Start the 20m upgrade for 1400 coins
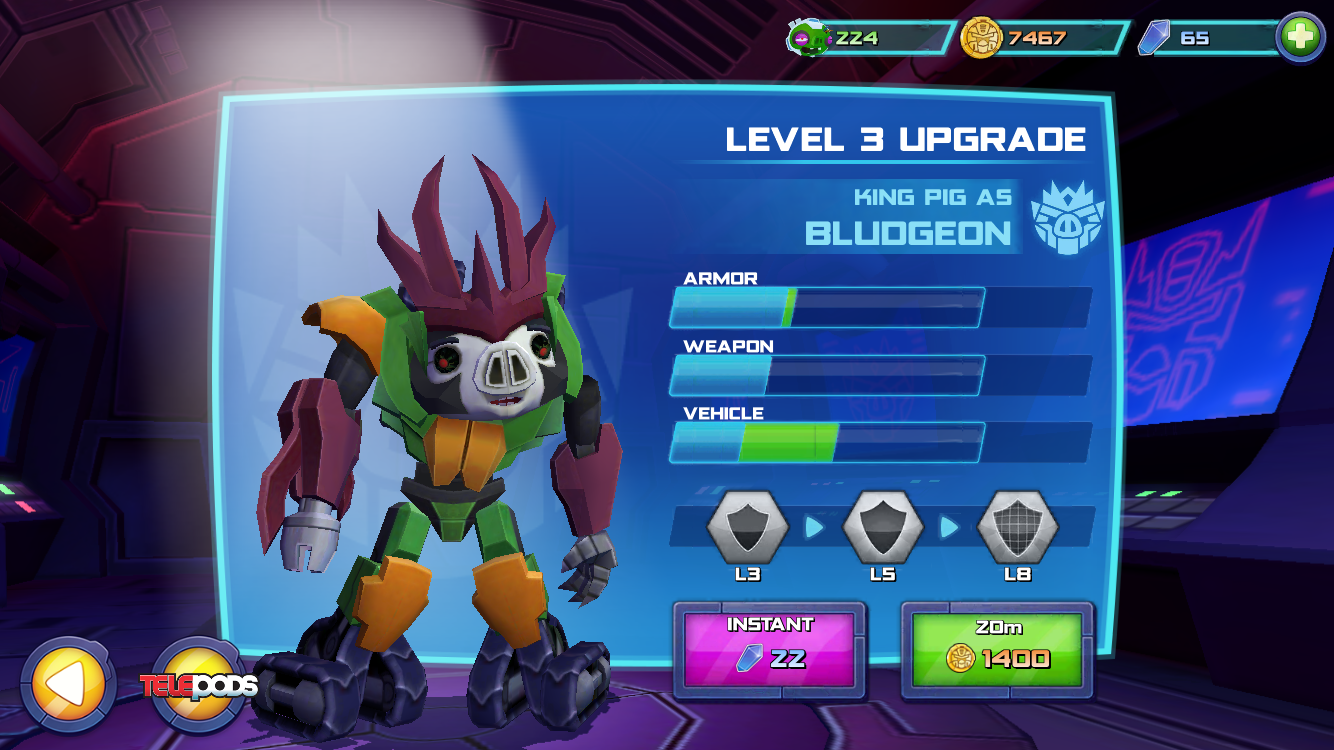 [997, 650]
